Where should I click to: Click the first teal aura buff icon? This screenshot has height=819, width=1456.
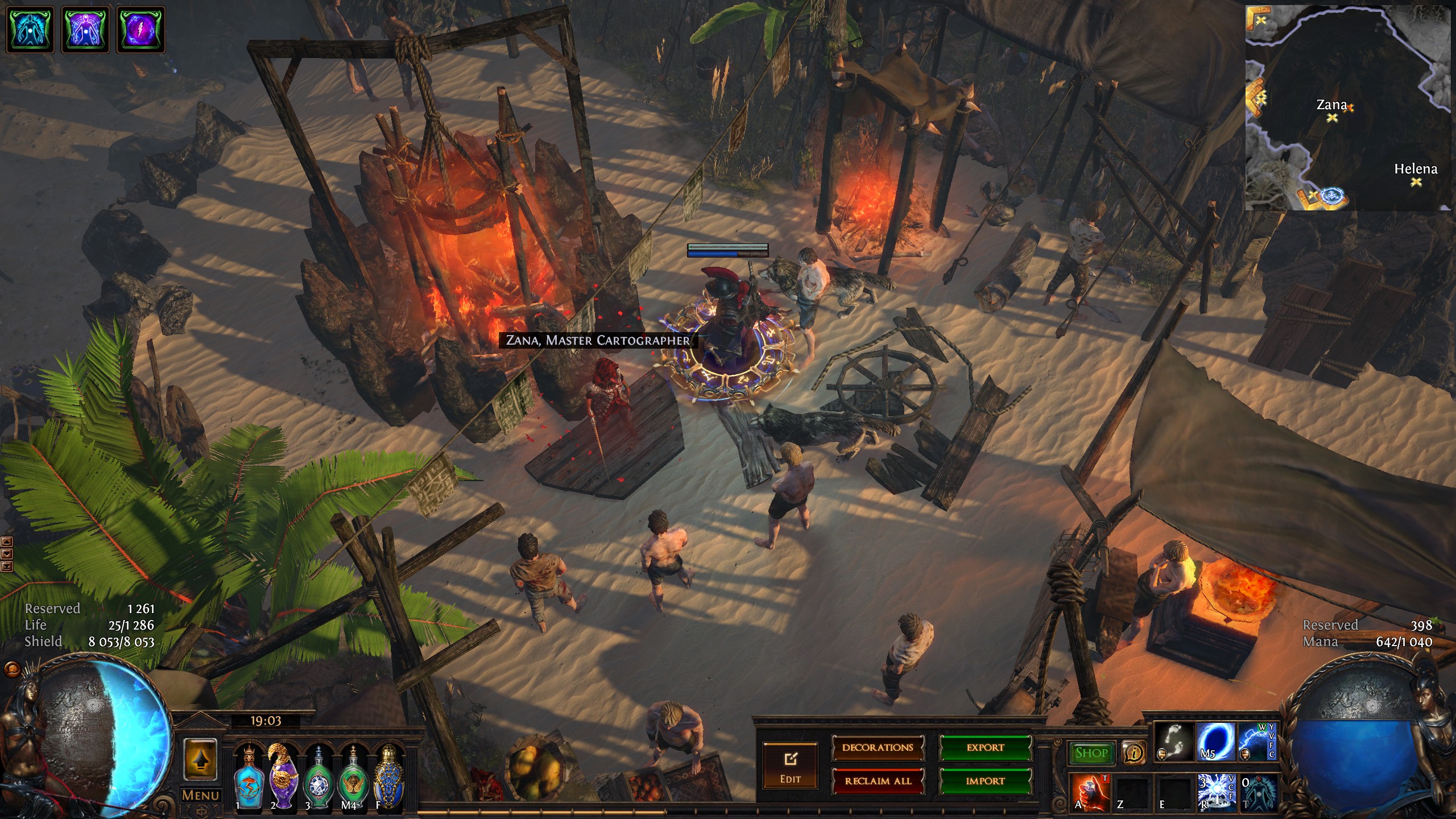pos(30,30)
